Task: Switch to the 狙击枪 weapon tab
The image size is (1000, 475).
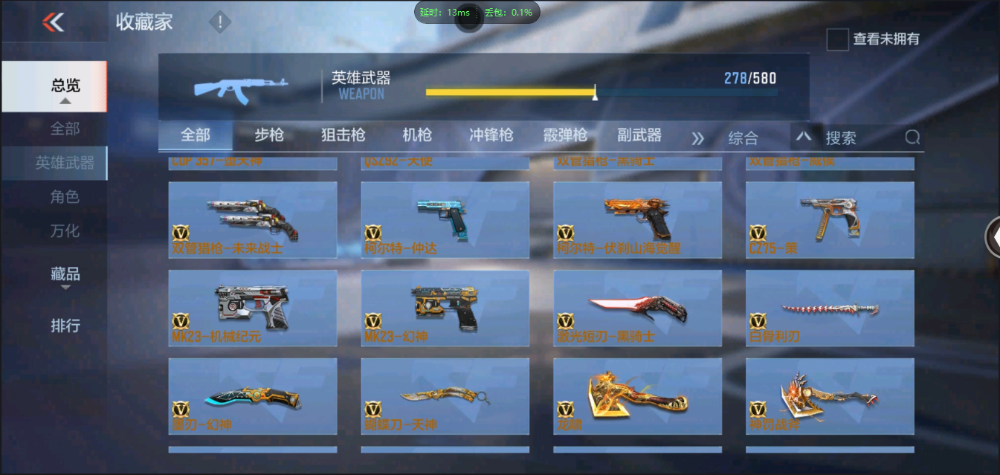Action: coord(343,136)
